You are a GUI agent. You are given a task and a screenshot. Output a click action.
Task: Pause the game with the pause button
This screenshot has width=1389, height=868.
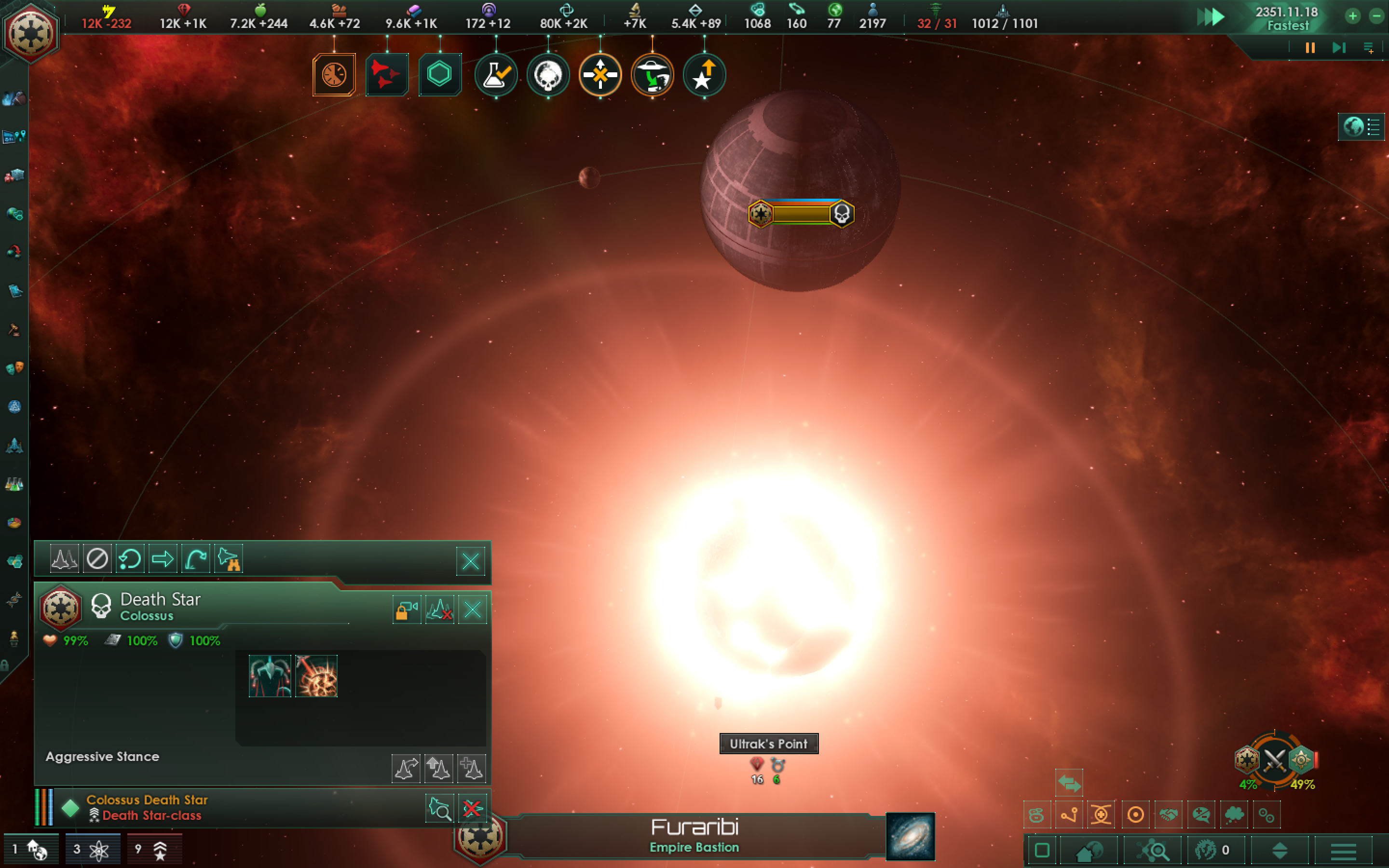pyautogui.click(x=1310, y=48)
